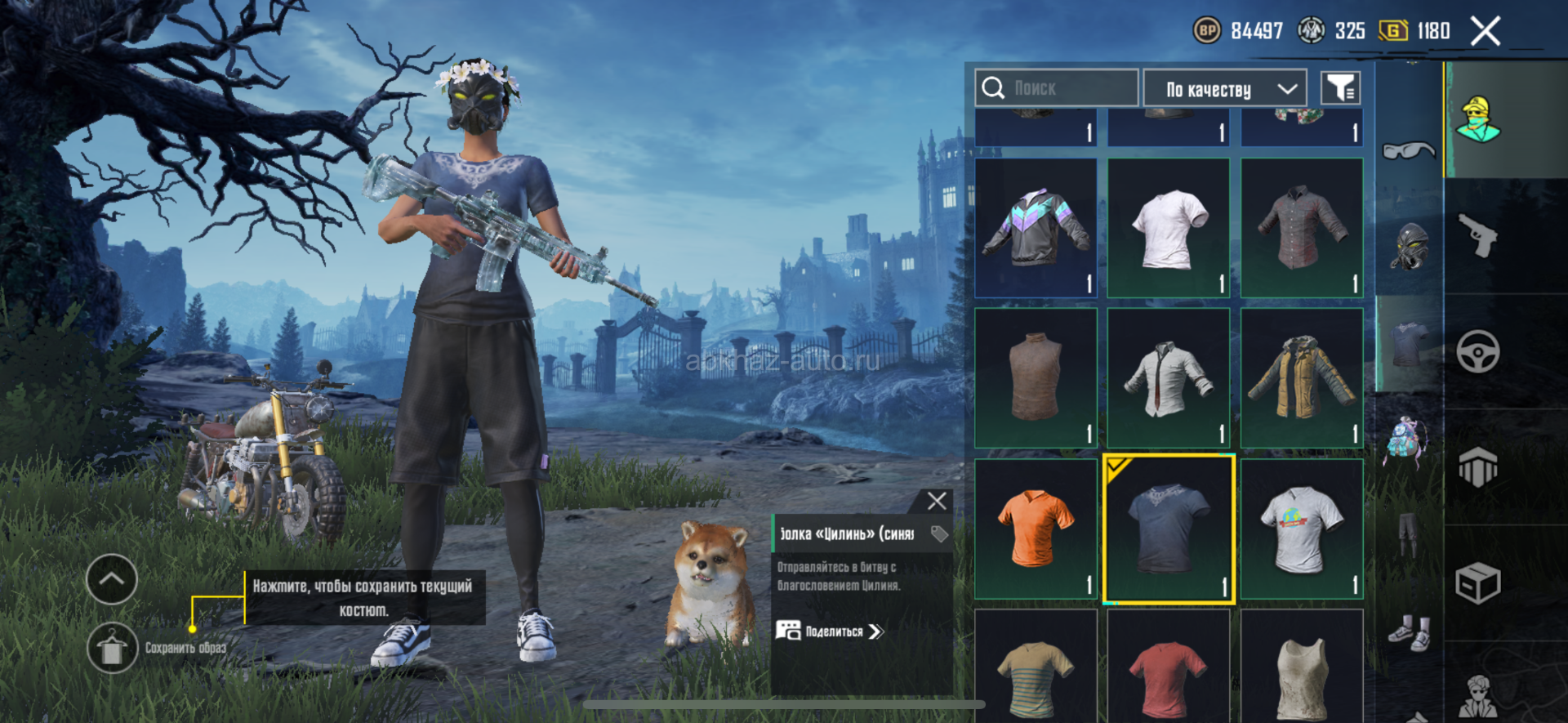Close the inventory screen with the X
The width and height of the screenshot is (1568, 723).
(1486, 32)
